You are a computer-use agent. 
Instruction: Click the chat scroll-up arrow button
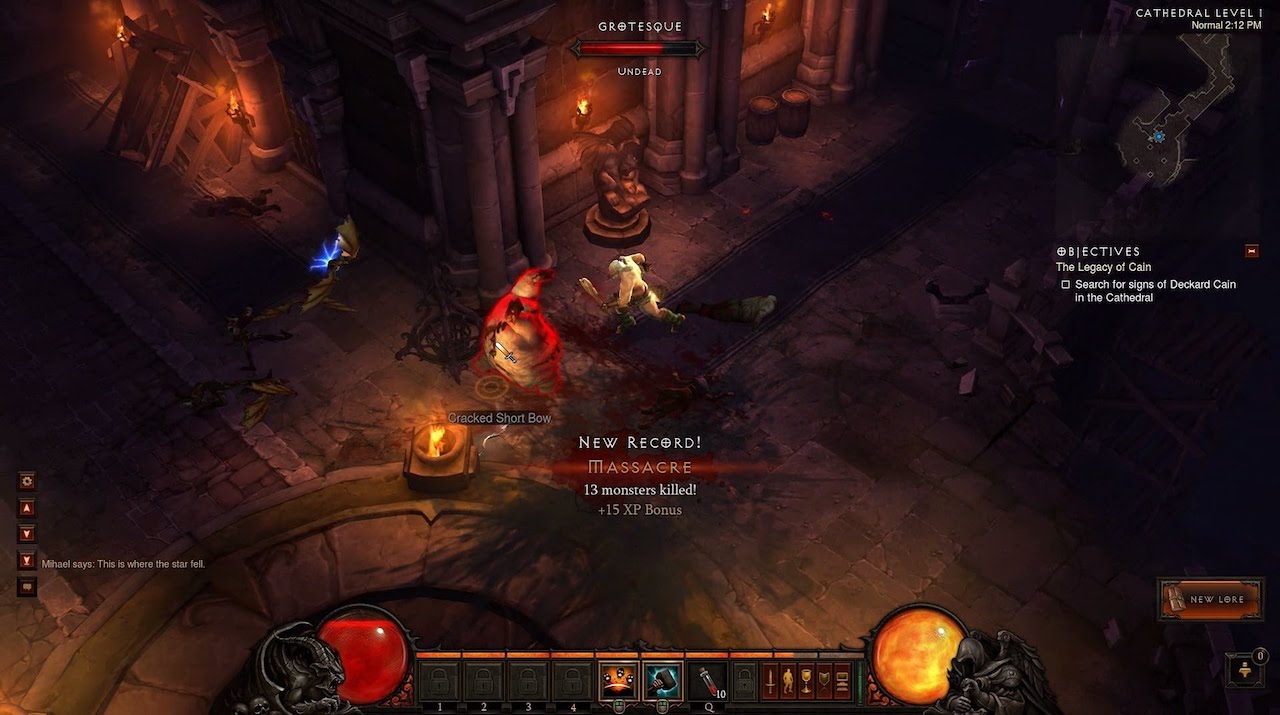tap(27, 508)
